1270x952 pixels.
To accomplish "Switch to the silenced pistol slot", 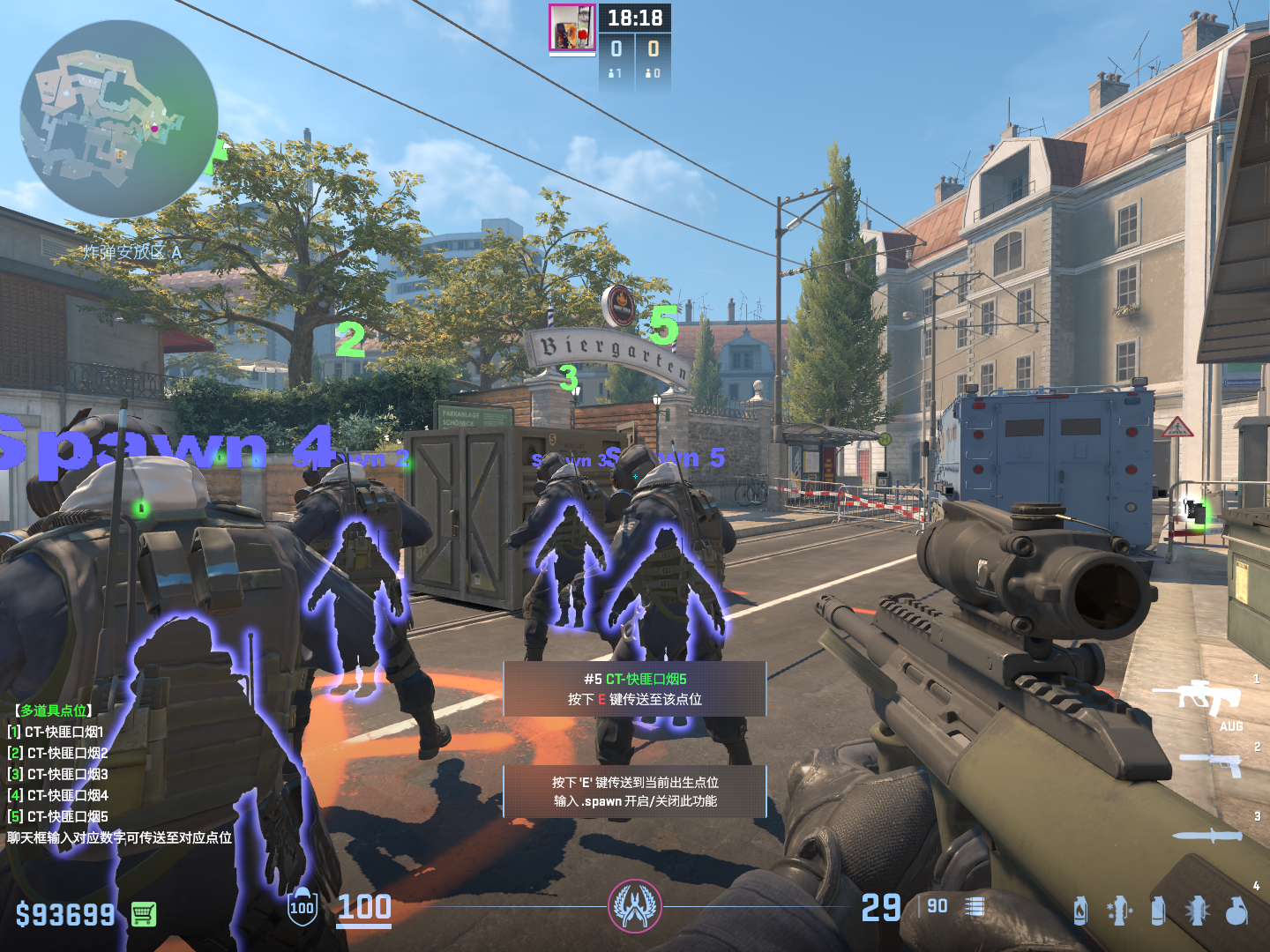I will click(x=1211, y=763).
